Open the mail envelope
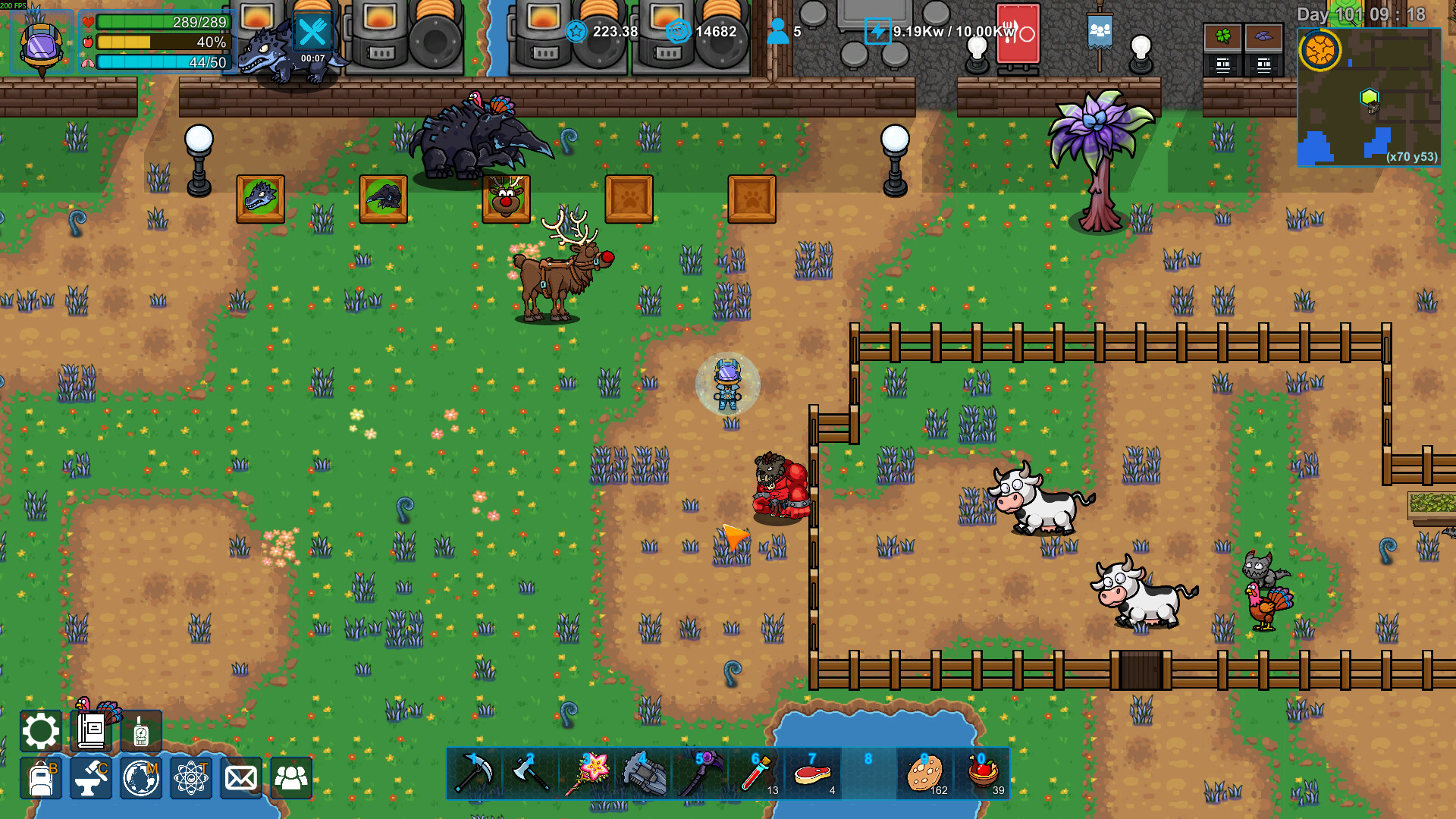The height and width of the screenshot is (819, 1456). click(x=241, y=778)
